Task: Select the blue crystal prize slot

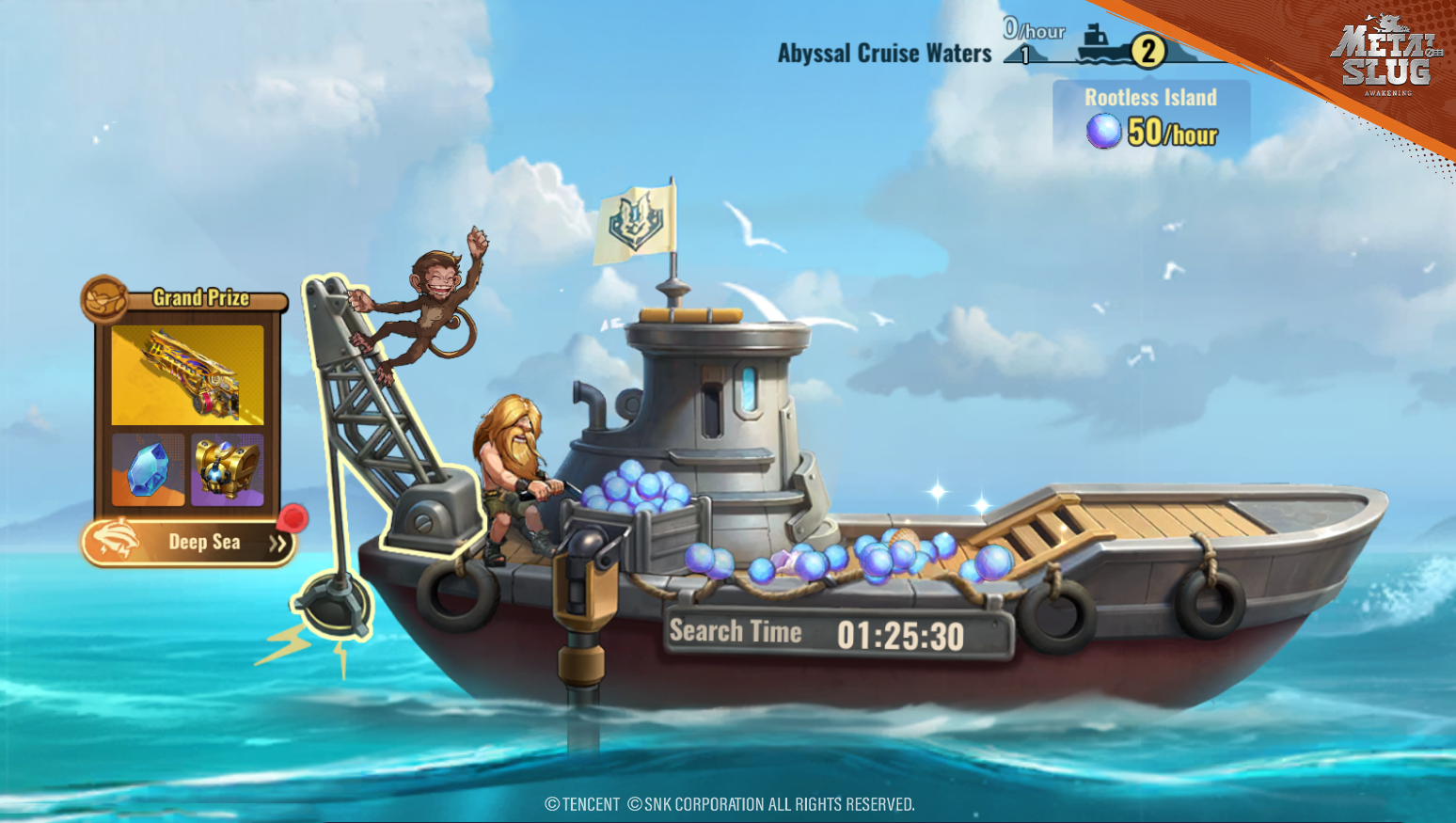Action: click(x=148, y=469)
